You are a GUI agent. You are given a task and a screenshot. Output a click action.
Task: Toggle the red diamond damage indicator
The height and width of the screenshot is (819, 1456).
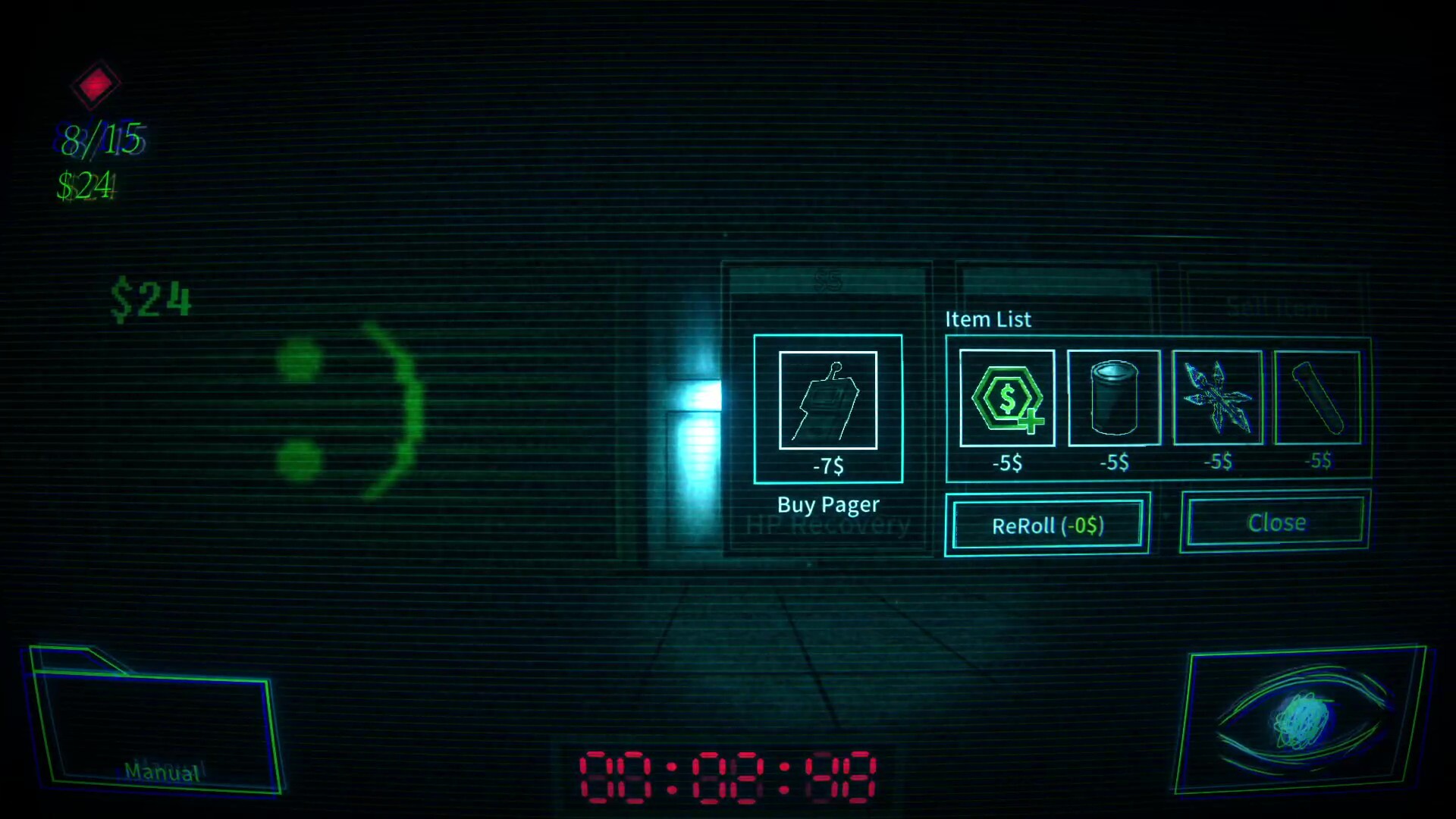point(94,84)
